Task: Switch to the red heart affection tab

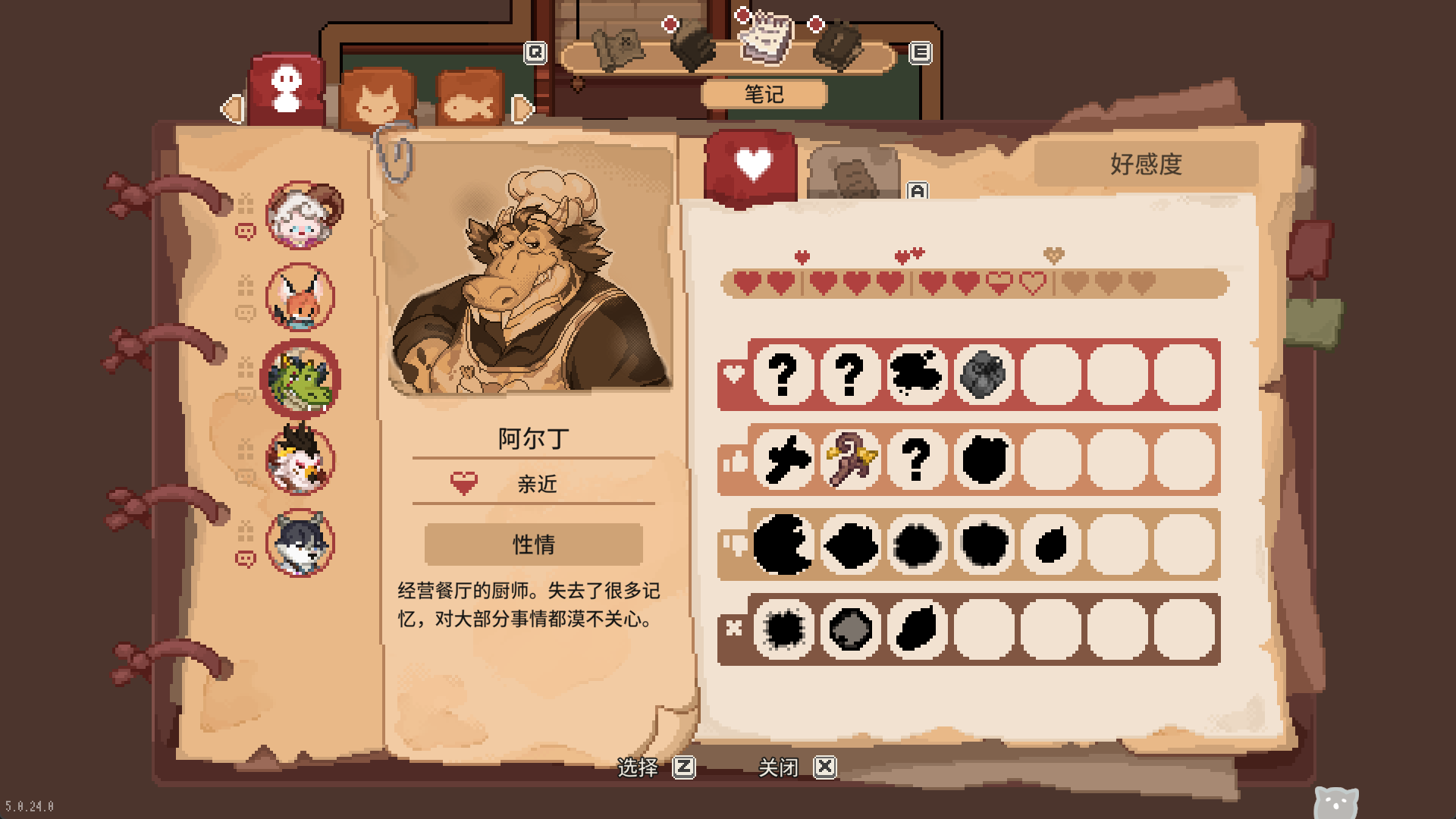Action: [x=751, y=167]
